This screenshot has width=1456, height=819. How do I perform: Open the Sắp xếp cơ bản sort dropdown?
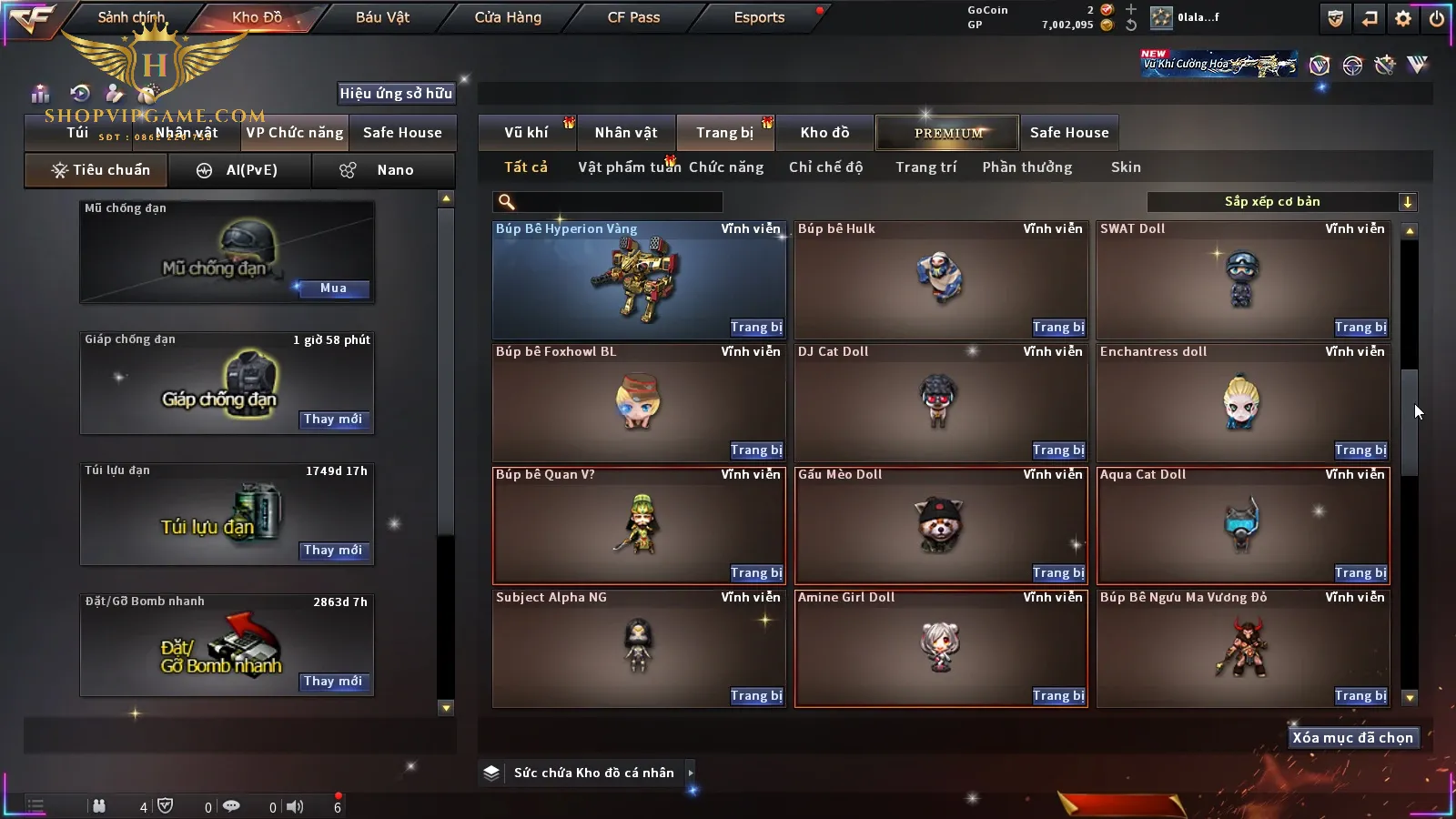point(1281,202)
